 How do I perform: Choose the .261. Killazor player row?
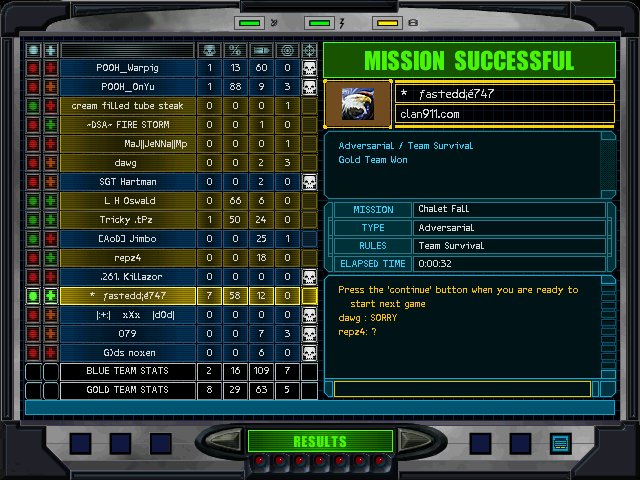click(x=127, y=276)
